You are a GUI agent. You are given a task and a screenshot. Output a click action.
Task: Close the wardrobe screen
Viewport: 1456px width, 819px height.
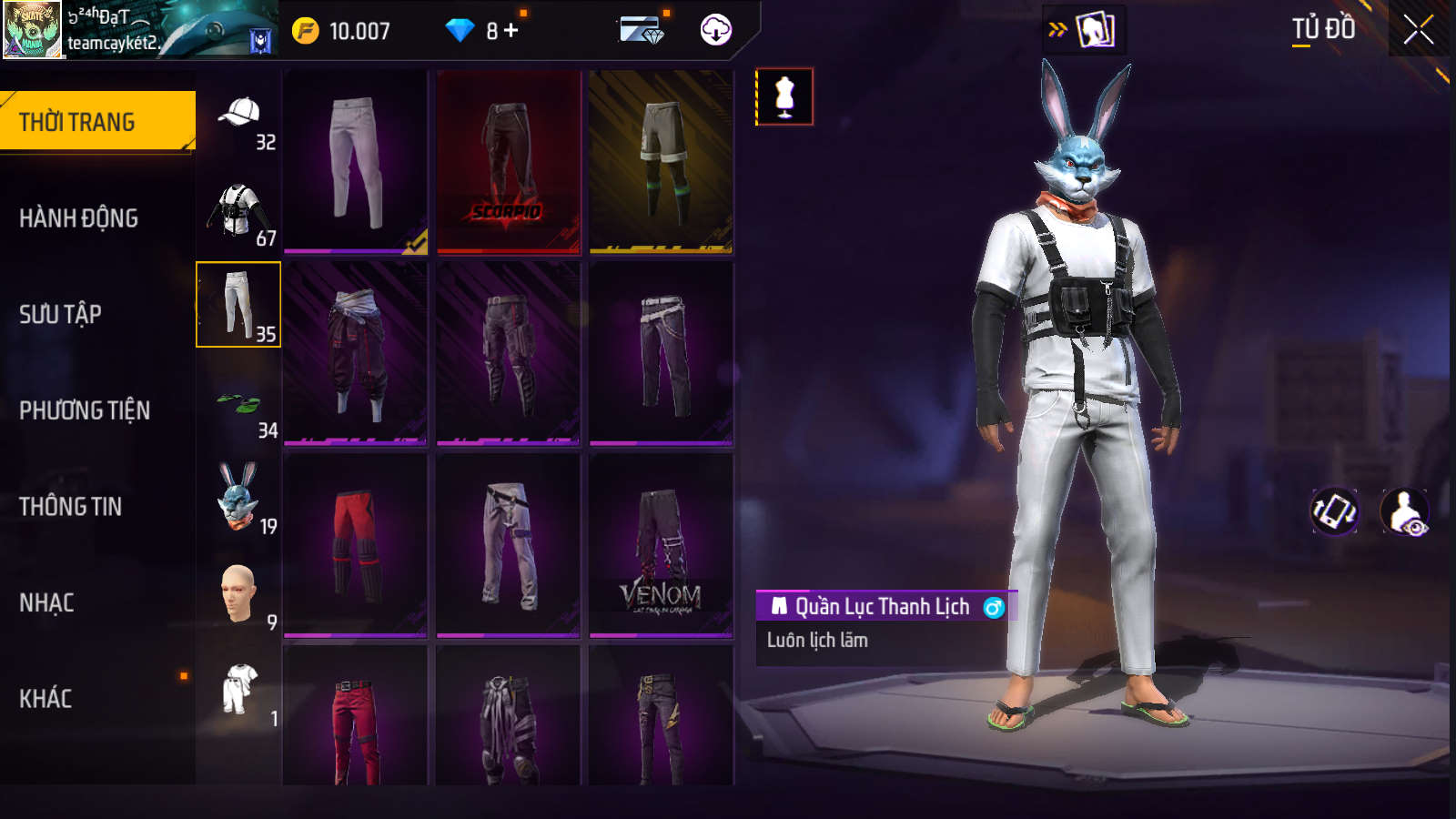point(1418,30)
